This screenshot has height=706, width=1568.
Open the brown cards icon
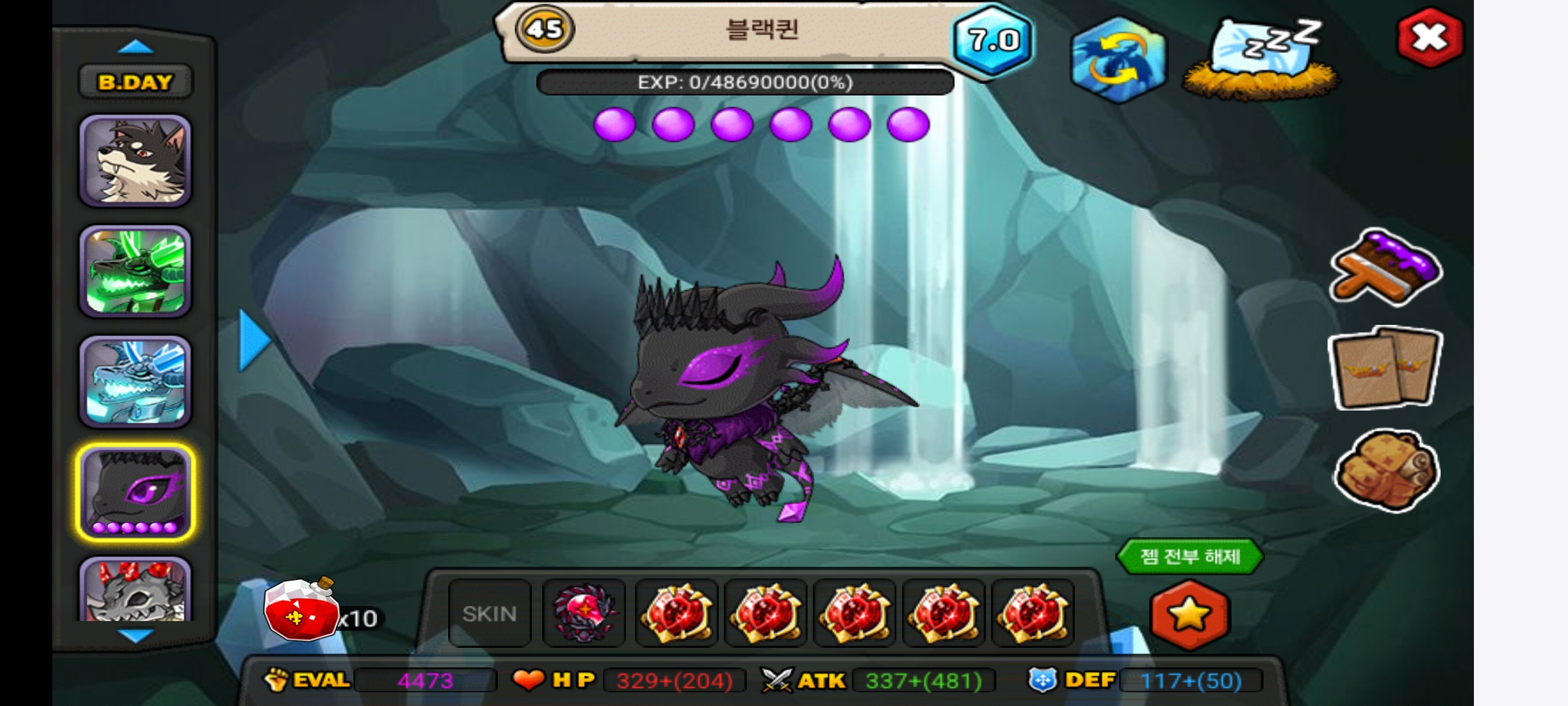[x=1385, y=367]
